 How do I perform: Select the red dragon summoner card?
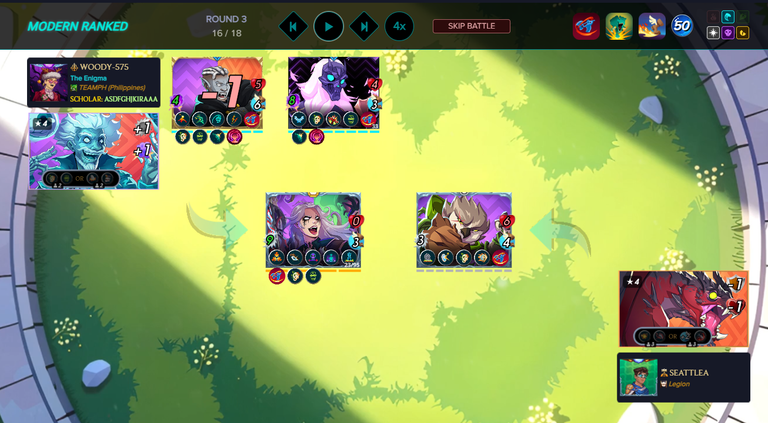[683, 309]
